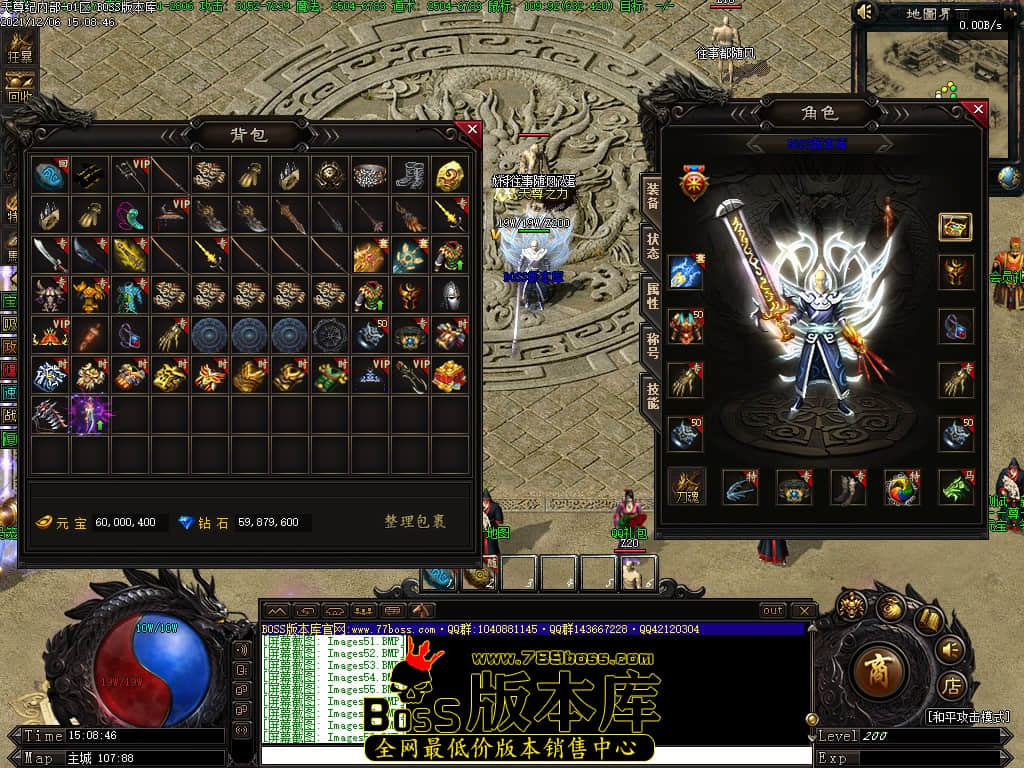Close the character panel

(x=978, y=109)
